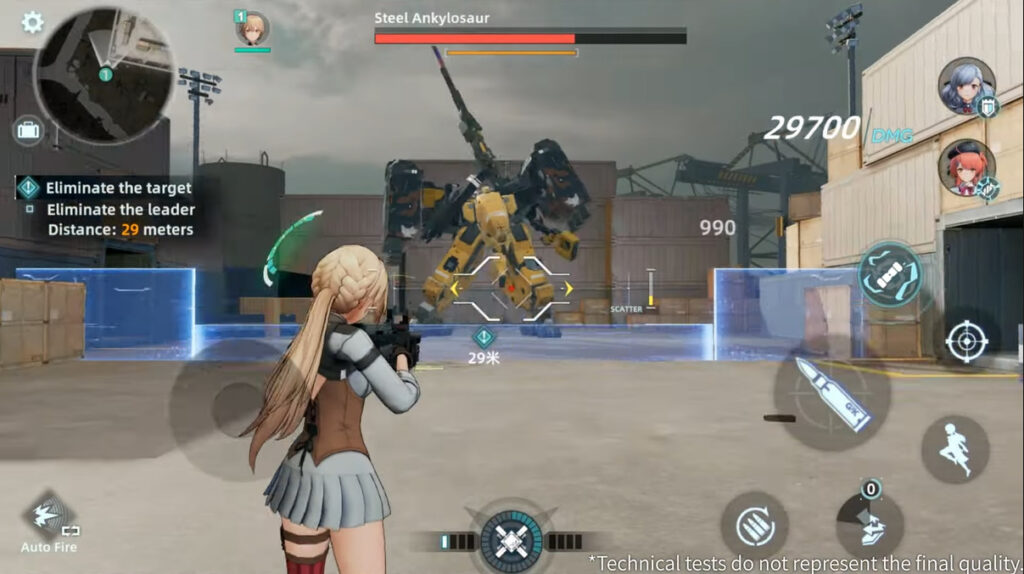Open the settings gear menu
This screenshot has width=1024, height=574.
point(32,22)
